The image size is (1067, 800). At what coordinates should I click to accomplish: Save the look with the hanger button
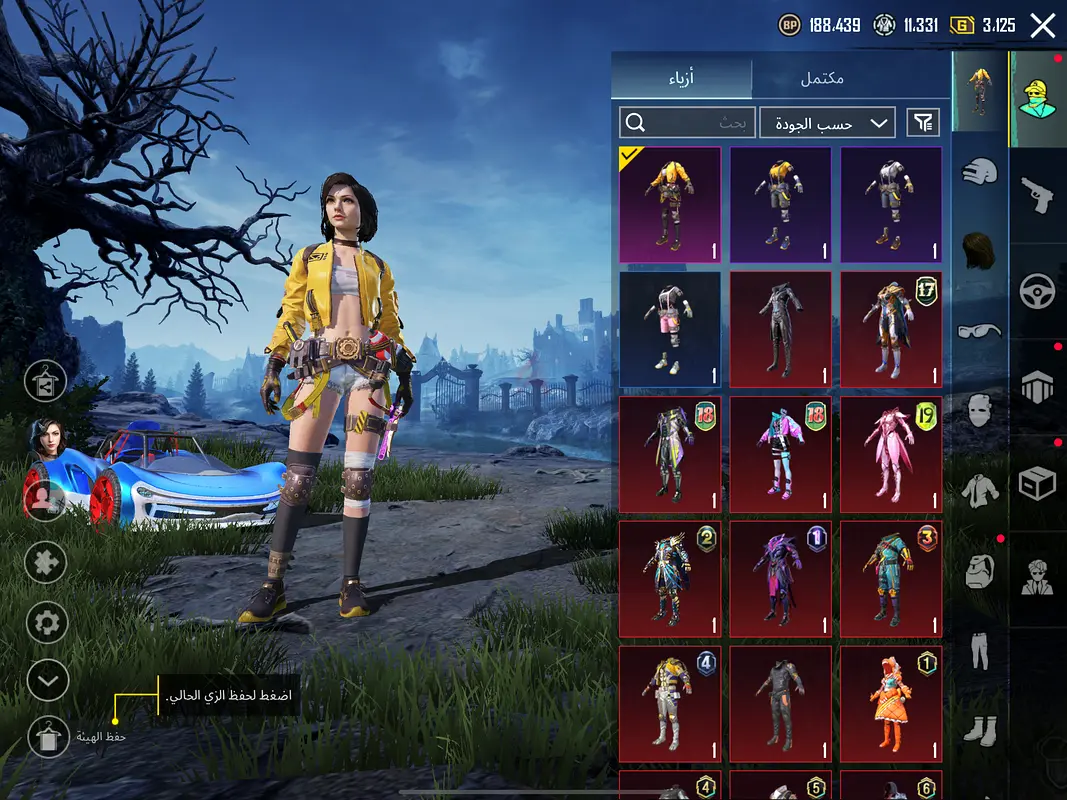[47, 738]
